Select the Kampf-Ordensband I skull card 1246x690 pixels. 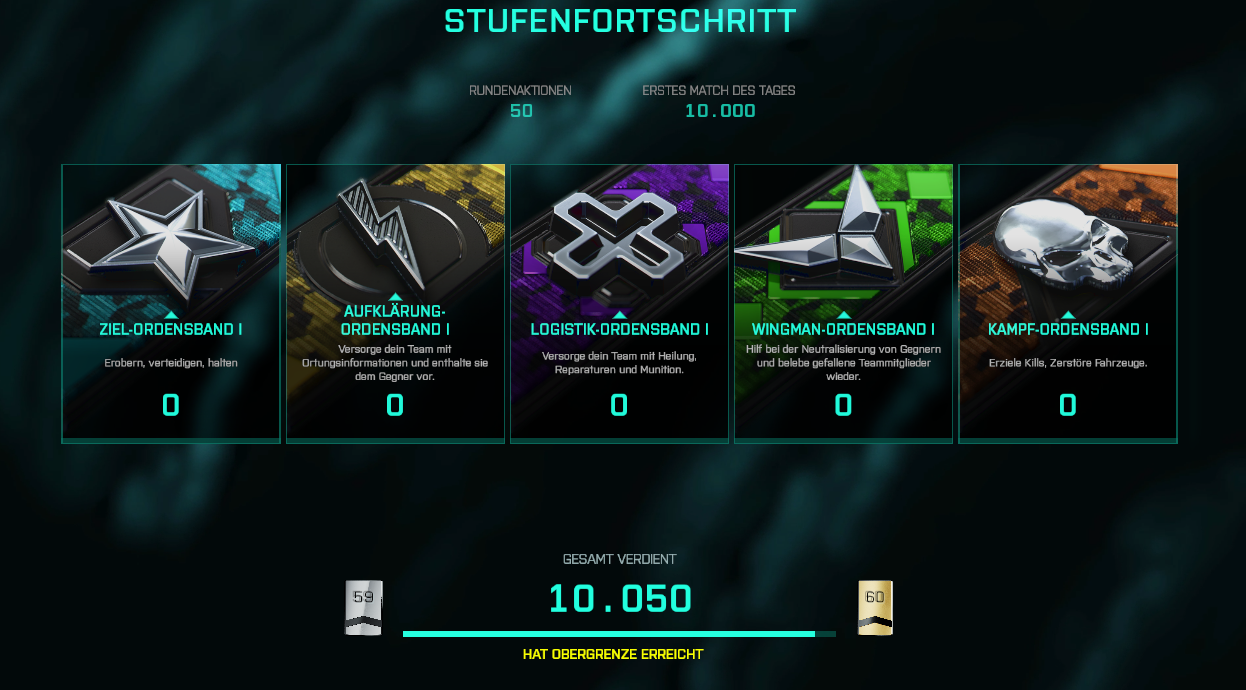point(1068,302)
